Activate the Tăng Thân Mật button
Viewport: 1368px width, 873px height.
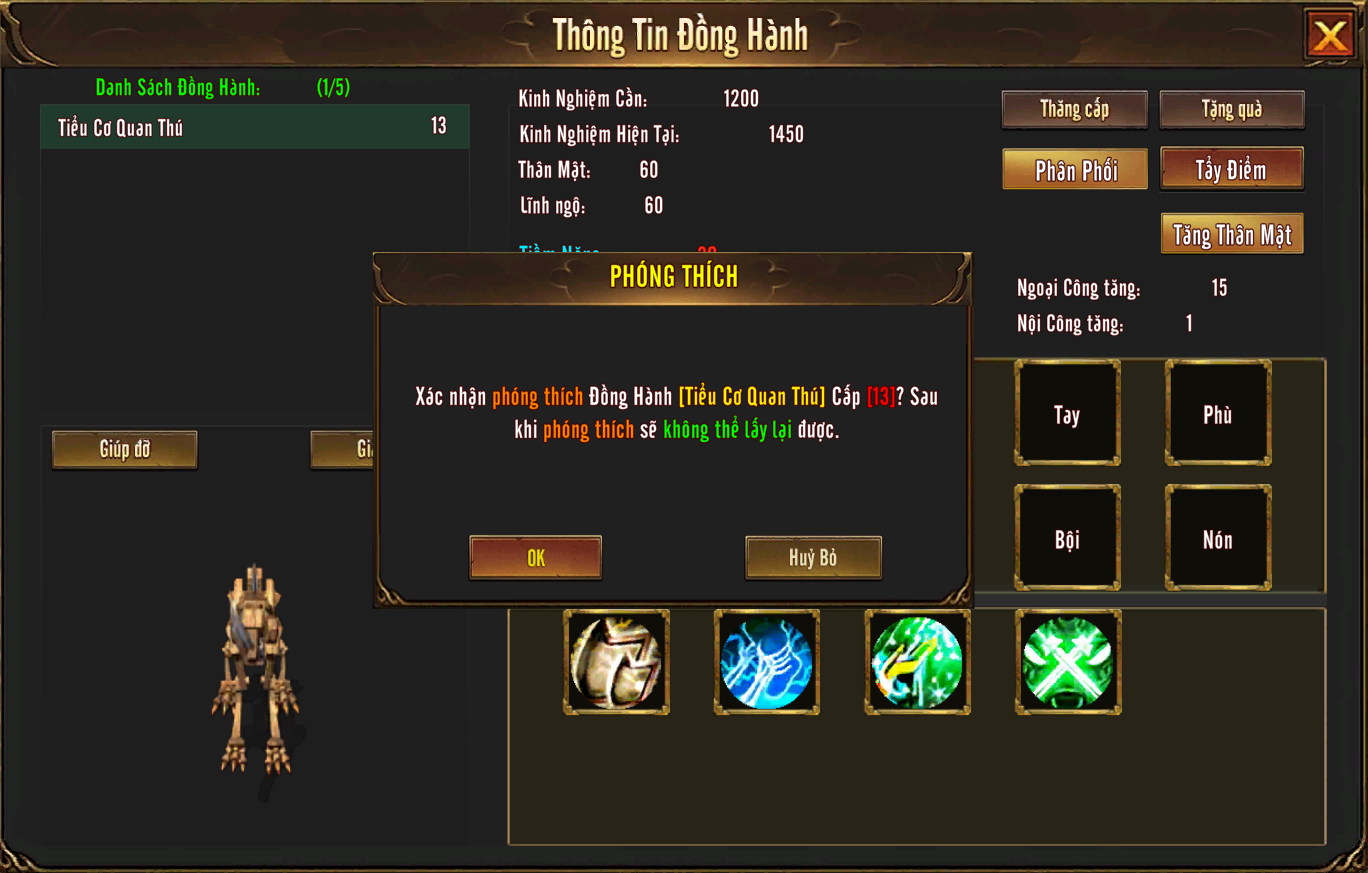1231,234
